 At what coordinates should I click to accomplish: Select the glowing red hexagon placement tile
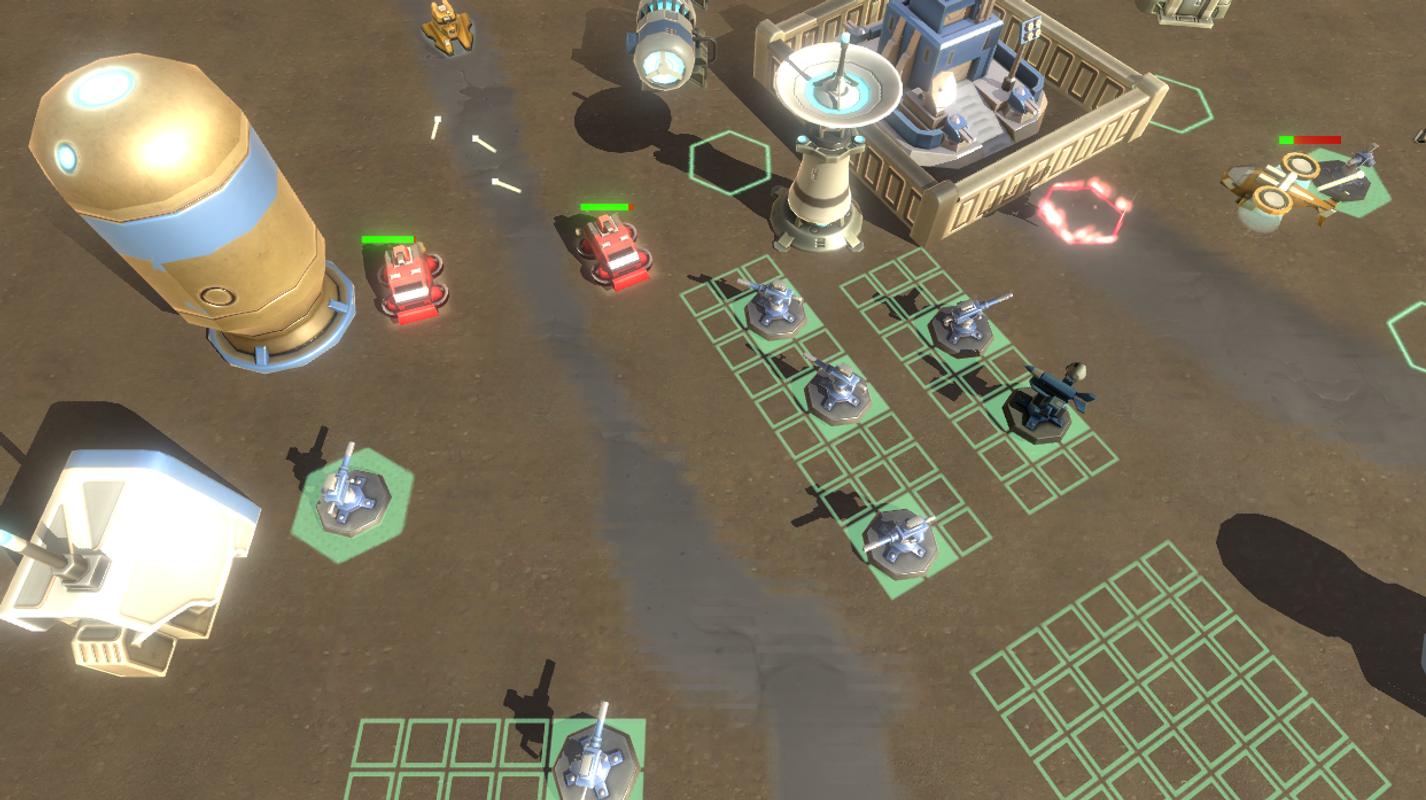(x=1084, y=211)
